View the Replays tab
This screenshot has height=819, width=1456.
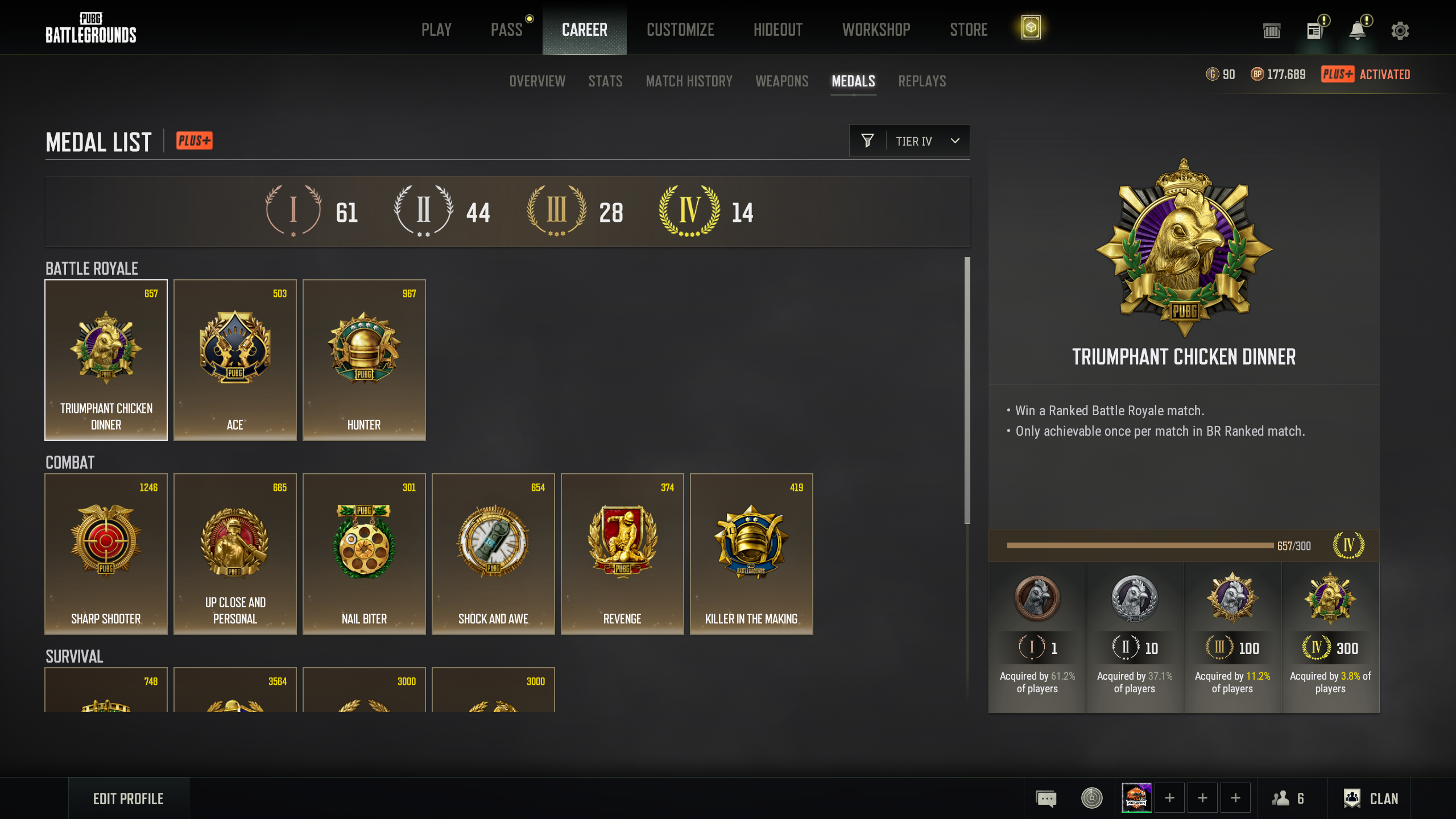(x=922, y=81)
